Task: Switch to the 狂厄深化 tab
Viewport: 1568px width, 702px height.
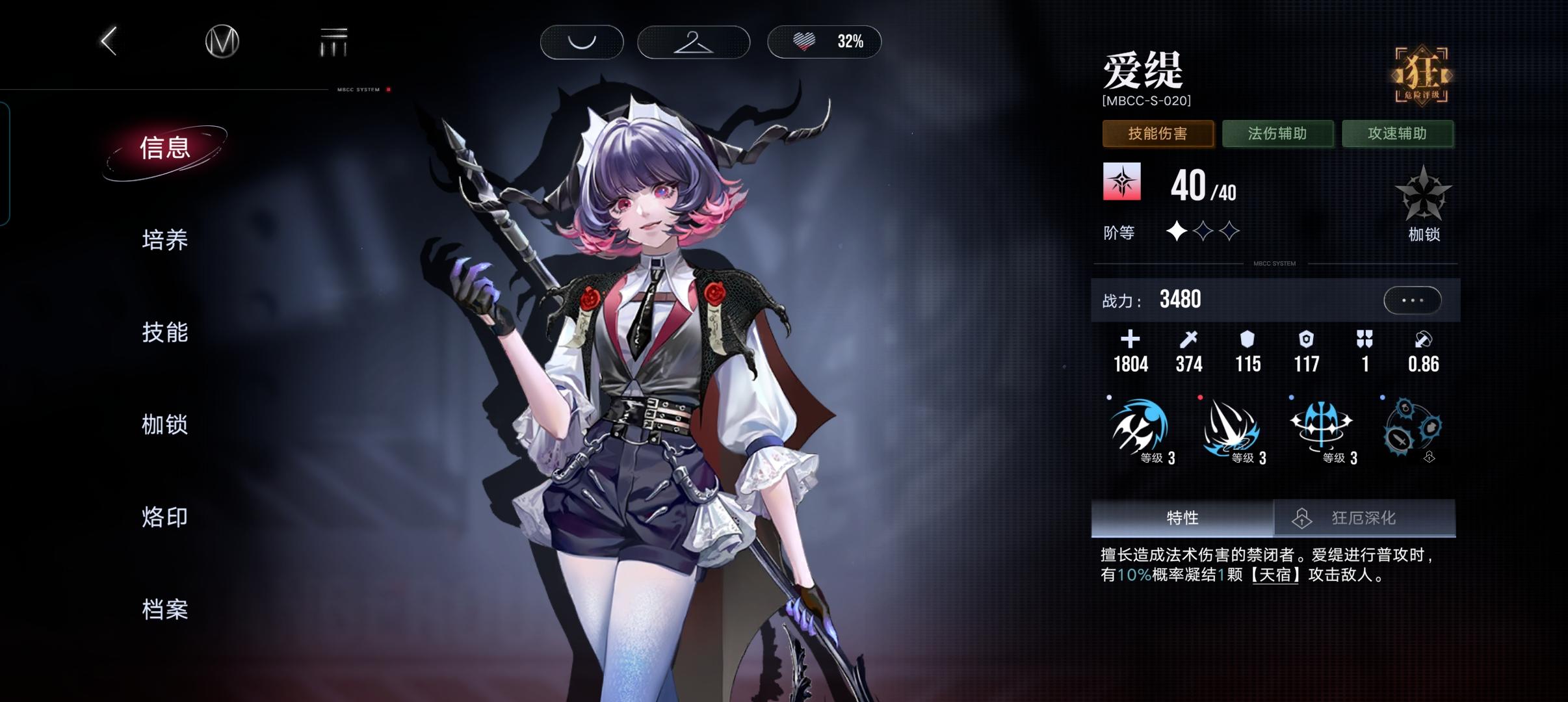Action: pyautogui.click(x=1364, y=518)
